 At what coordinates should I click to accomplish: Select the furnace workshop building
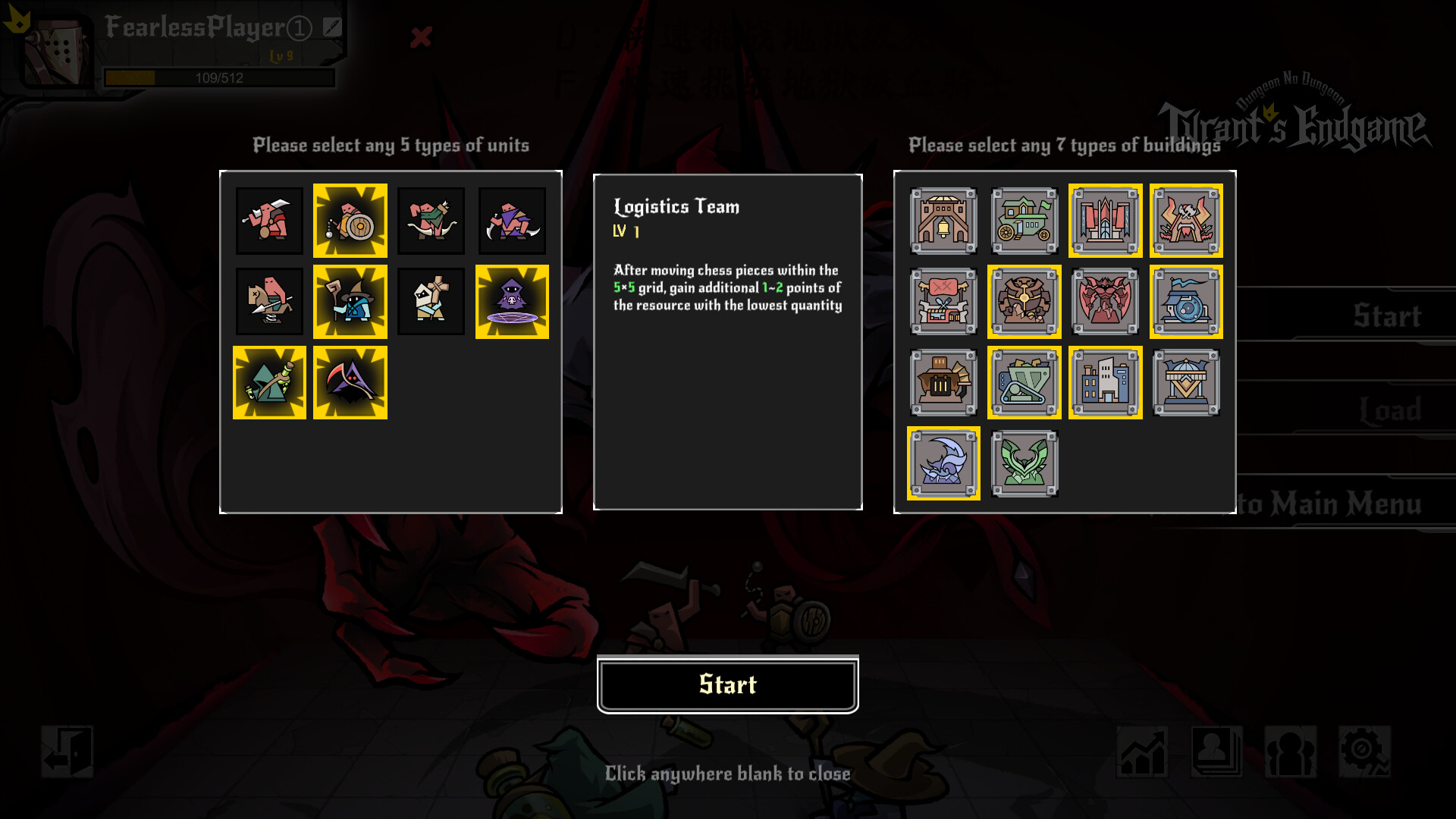943,382
